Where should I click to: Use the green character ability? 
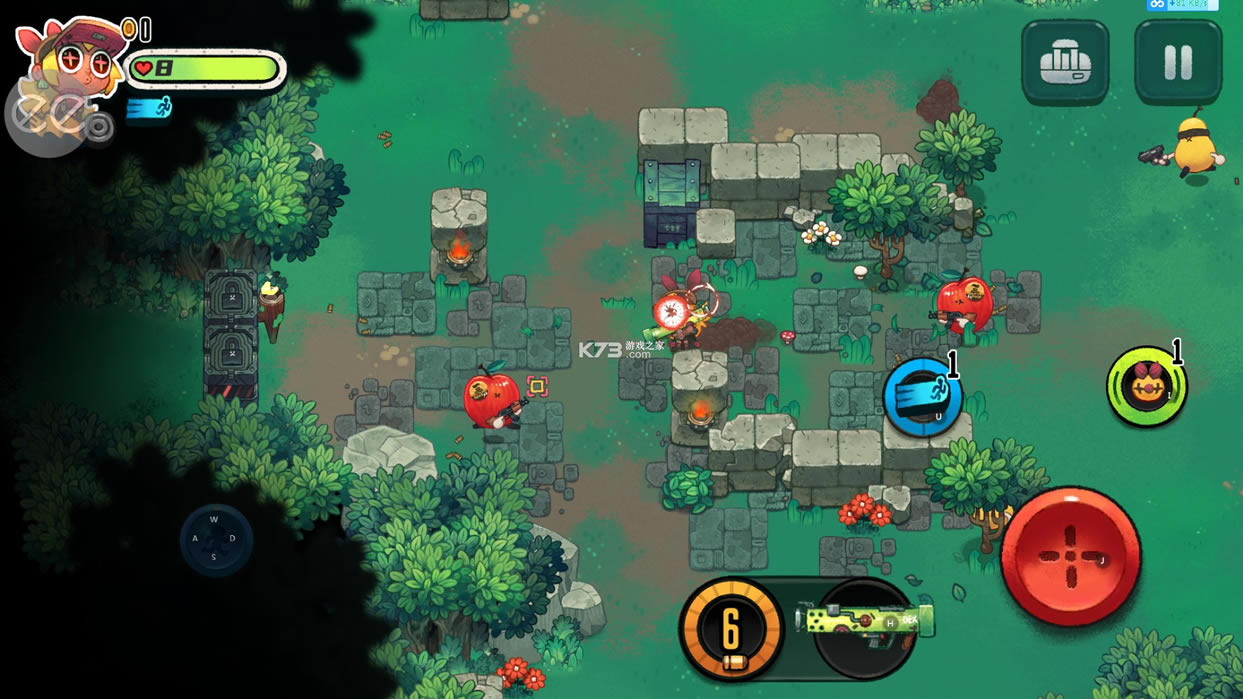pyautogui.click(x=1146, y=387)
